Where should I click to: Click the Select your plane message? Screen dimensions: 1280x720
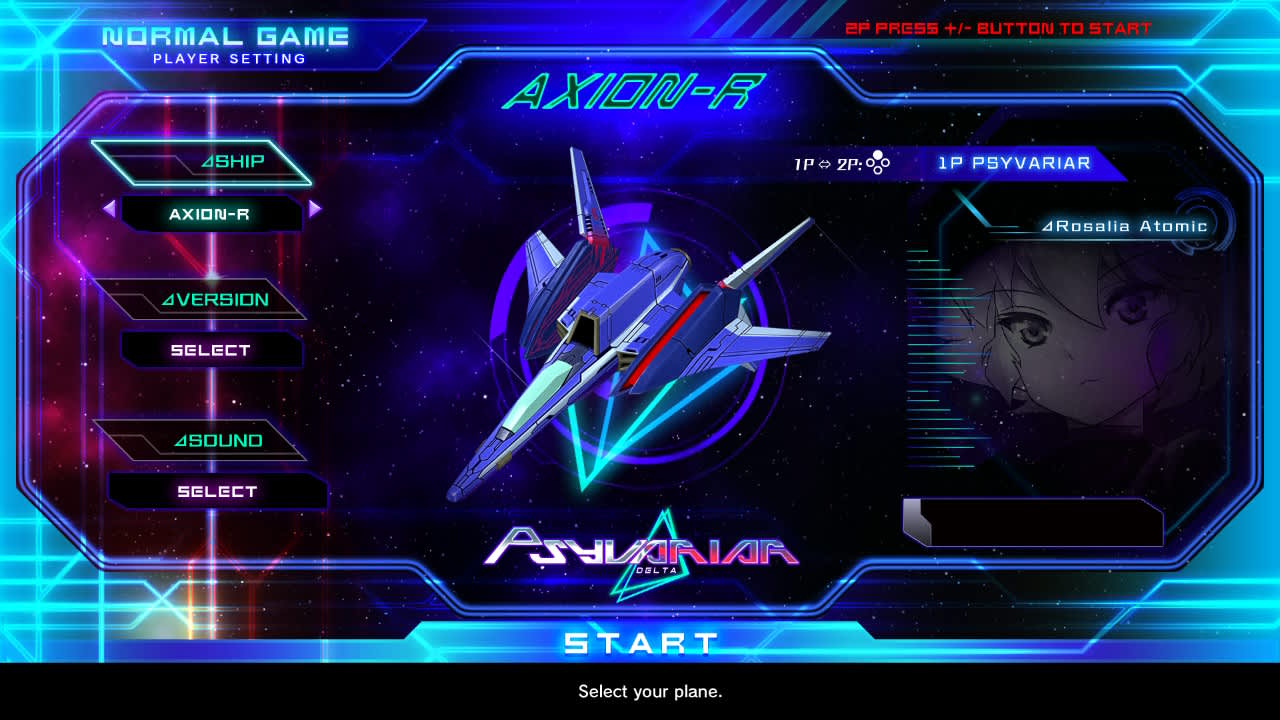coord(651,691)
